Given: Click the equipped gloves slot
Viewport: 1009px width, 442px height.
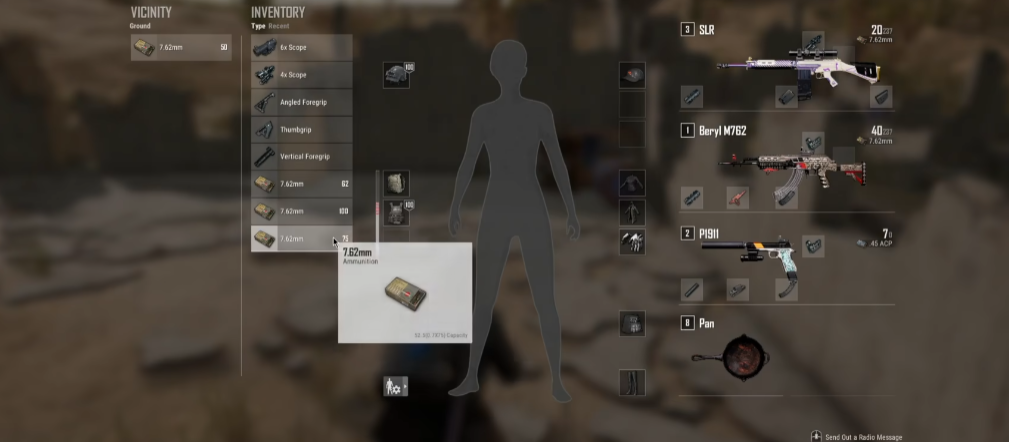Looking at the screenshot, I should pos(632,241).
